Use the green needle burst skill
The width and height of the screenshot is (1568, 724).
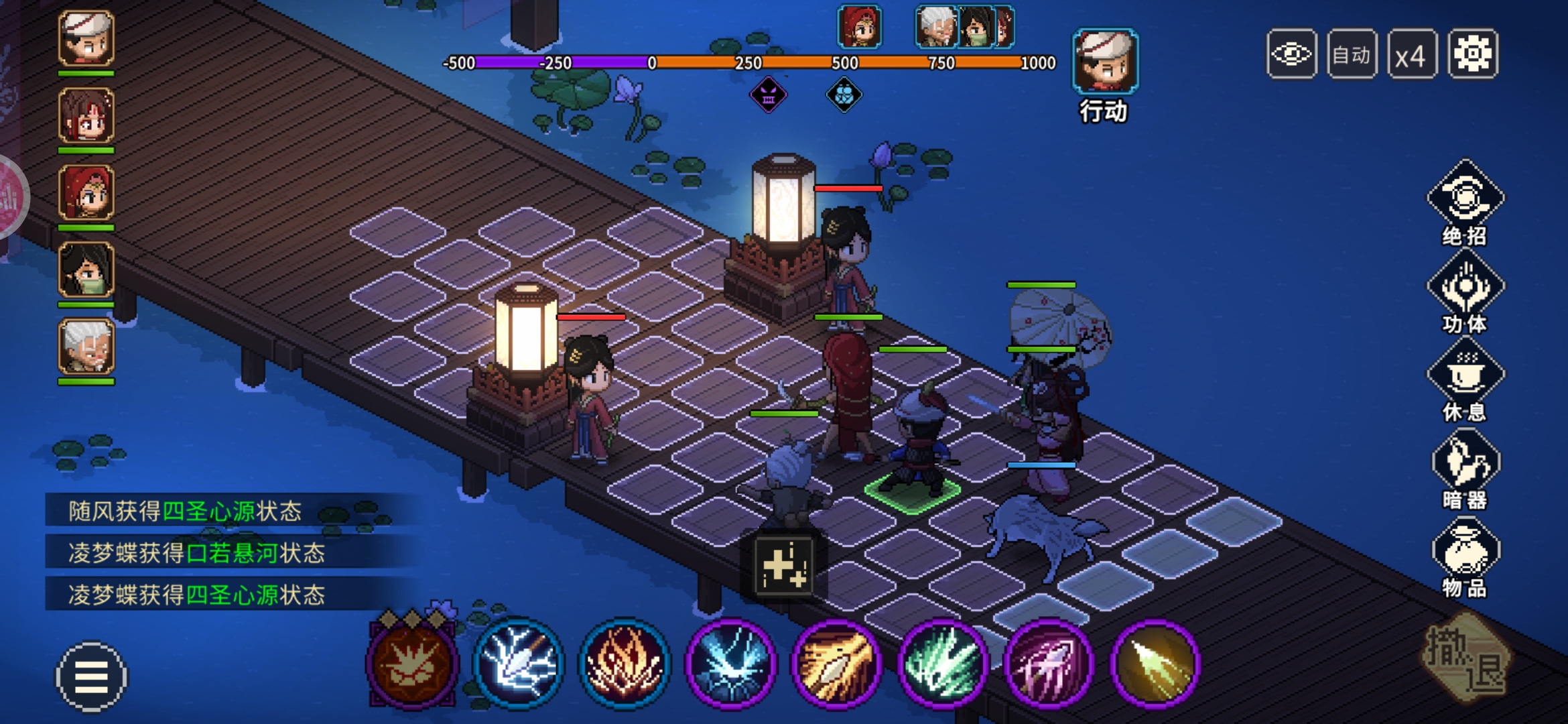[x=943, y=662]
